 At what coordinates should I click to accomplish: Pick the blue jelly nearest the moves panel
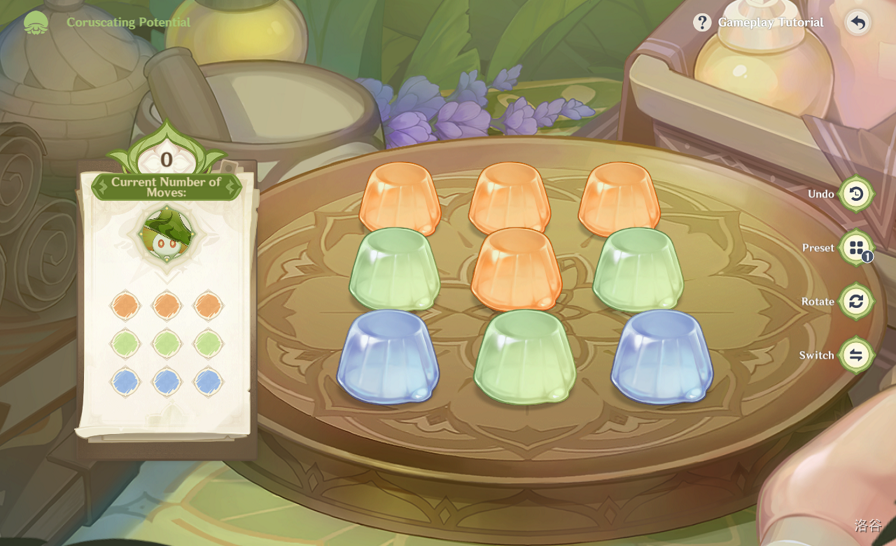(389, 356)
